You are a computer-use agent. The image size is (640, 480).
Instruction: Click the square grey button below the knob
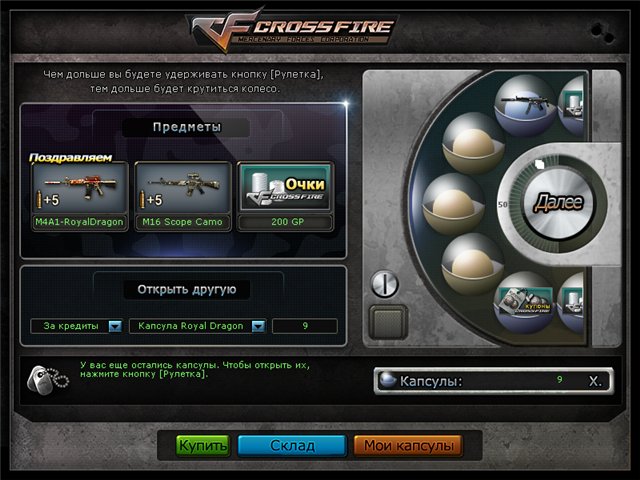[389, 323]
